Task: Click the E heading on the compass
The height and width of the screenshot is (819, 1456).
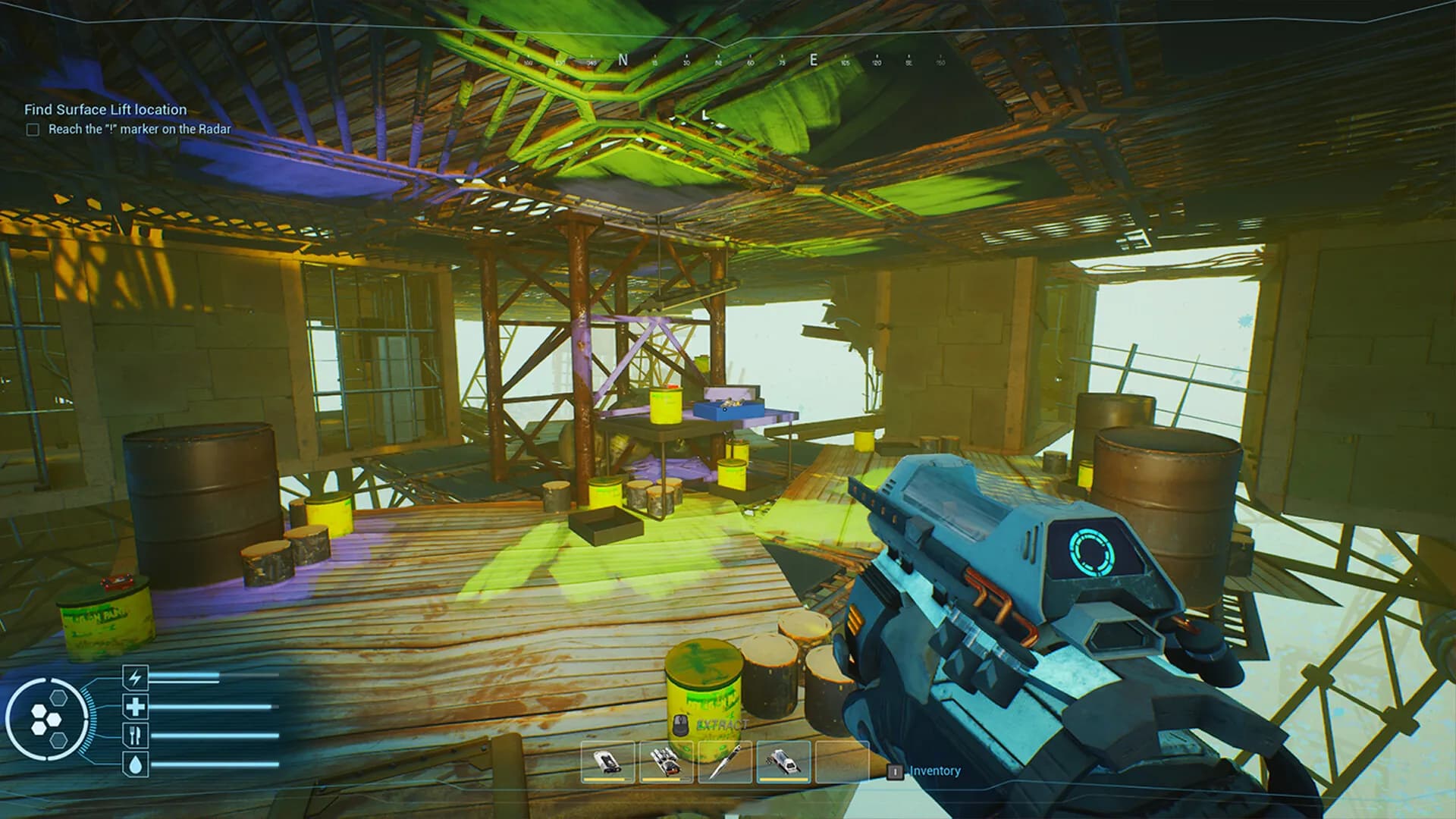Action: [814, 60]
